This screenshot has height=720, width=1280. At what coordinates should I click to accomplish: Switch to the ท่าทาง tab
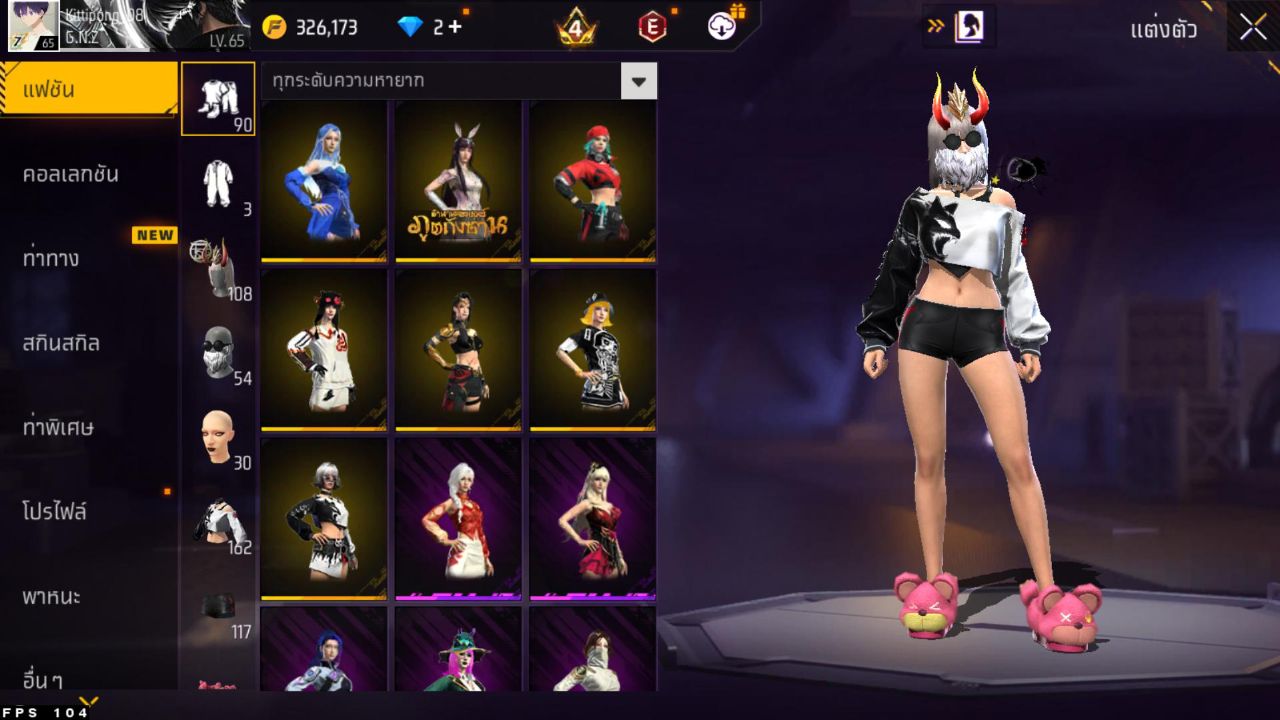pyautogui.click(x=51, y=258)
